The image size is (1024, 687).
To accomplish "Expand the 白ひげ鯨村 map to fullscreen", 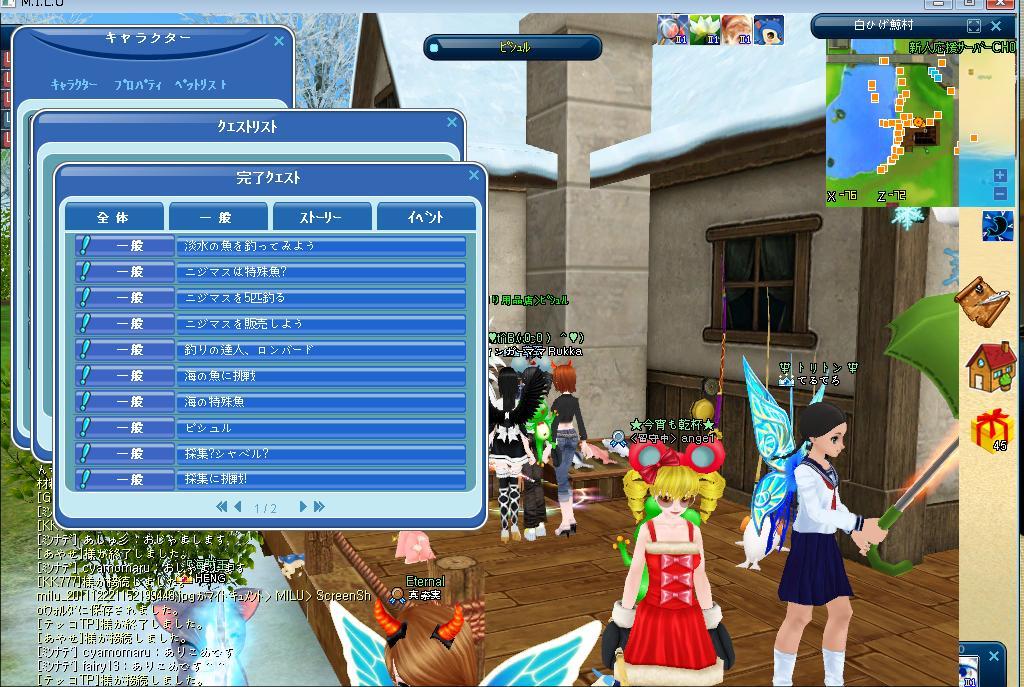I will (974, 26).
